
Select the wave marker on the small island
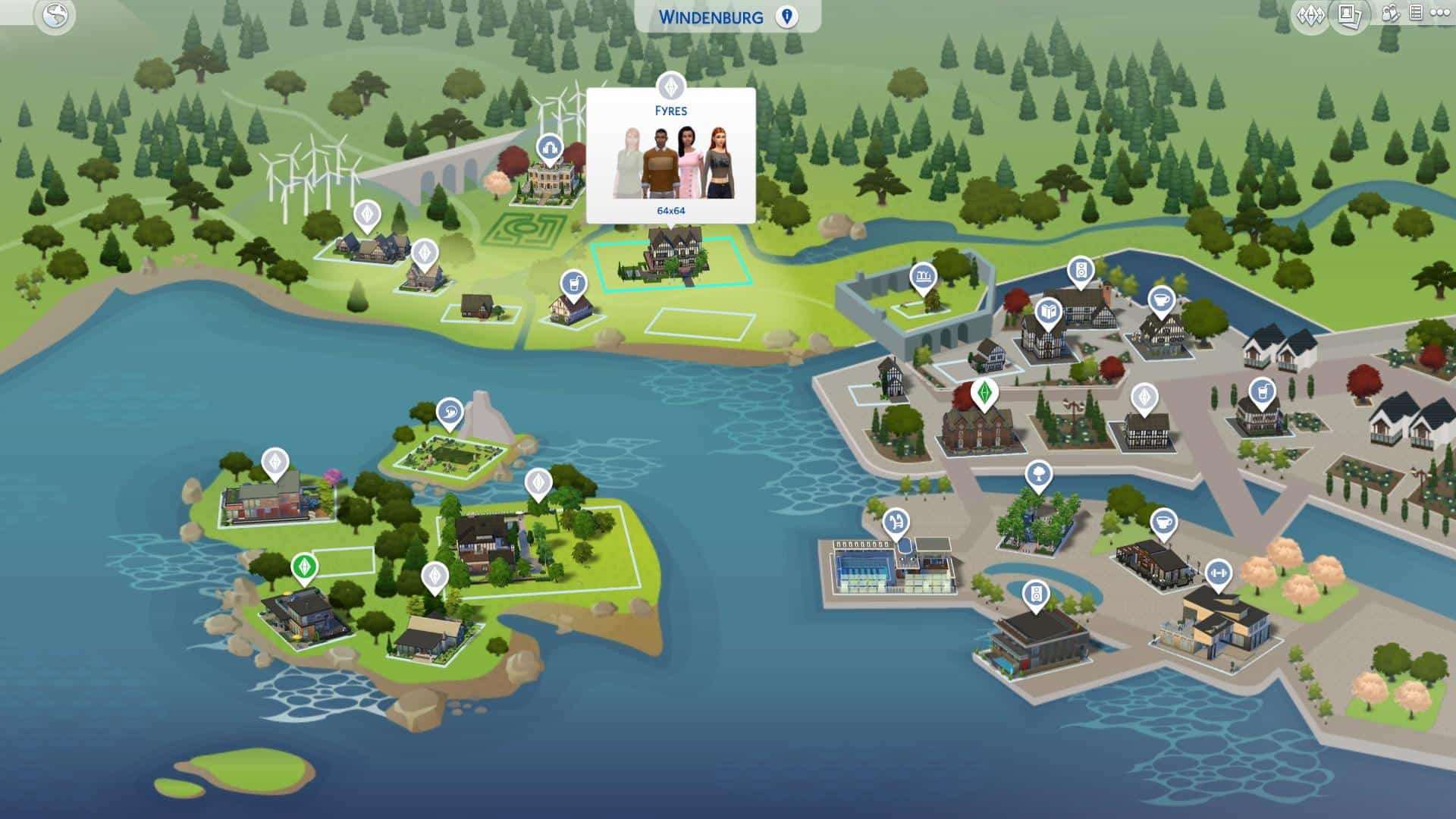coord(450,413)
